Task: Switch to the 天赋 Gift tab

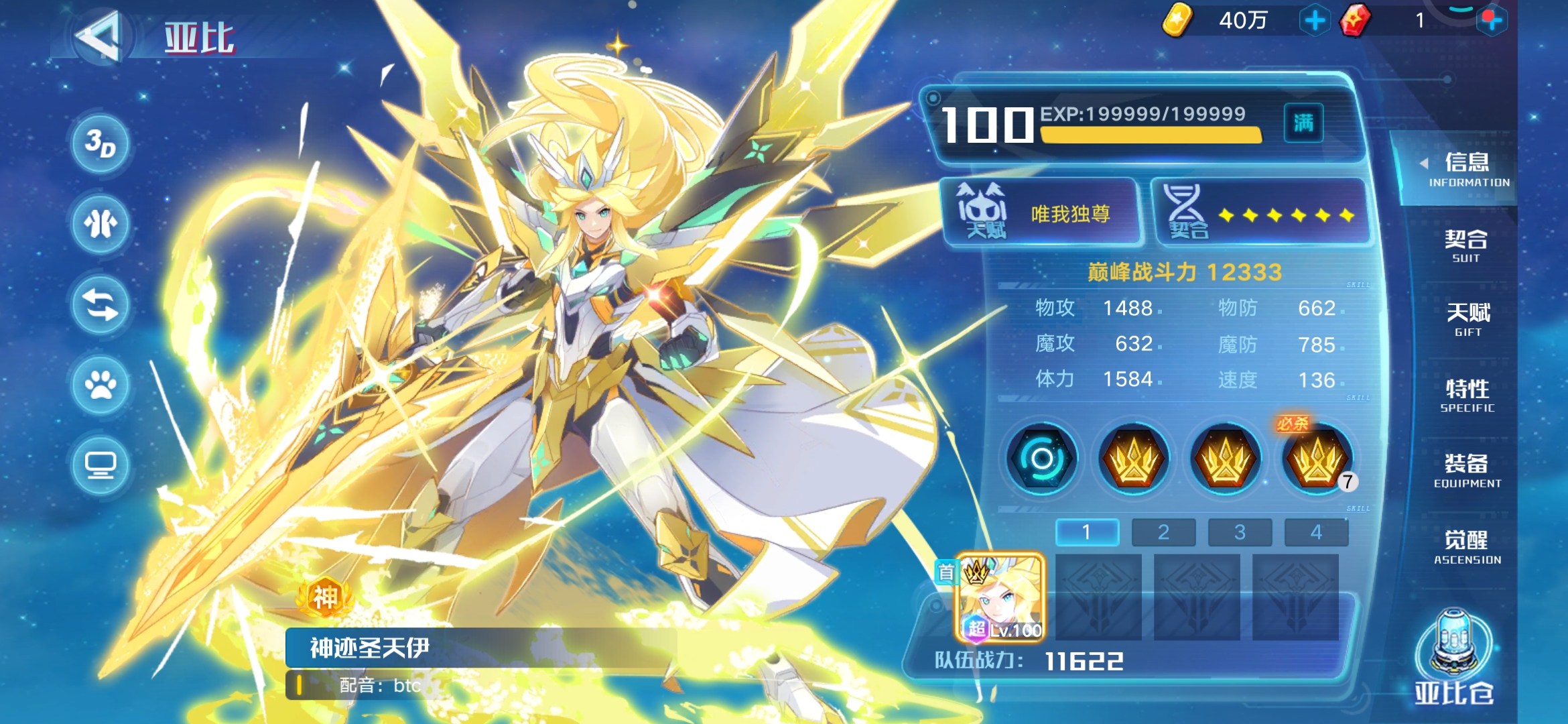Action: pos(1467,319)
